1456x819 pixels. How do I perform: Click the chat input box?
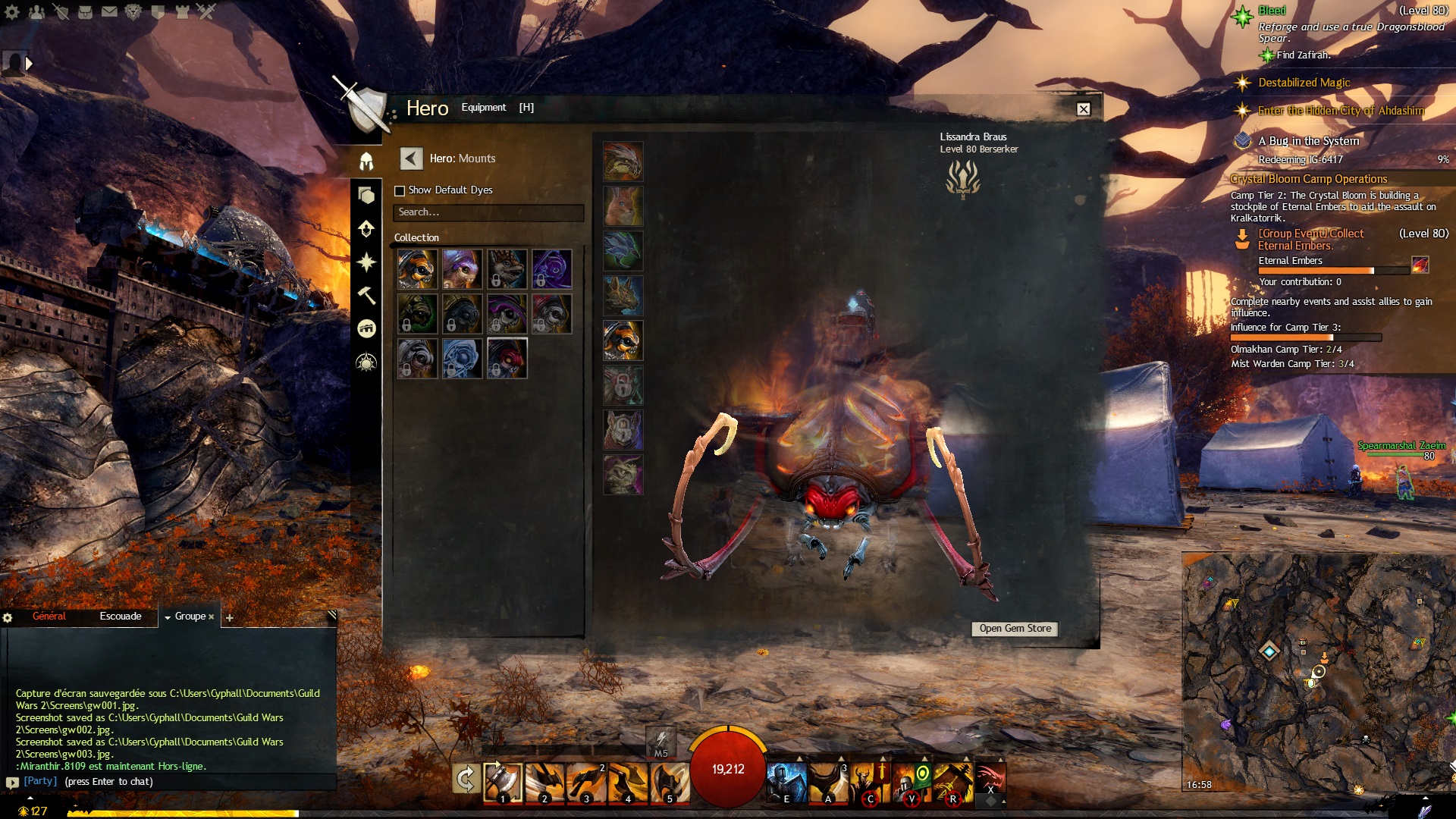pyautogui.click(x=197, y=782)
